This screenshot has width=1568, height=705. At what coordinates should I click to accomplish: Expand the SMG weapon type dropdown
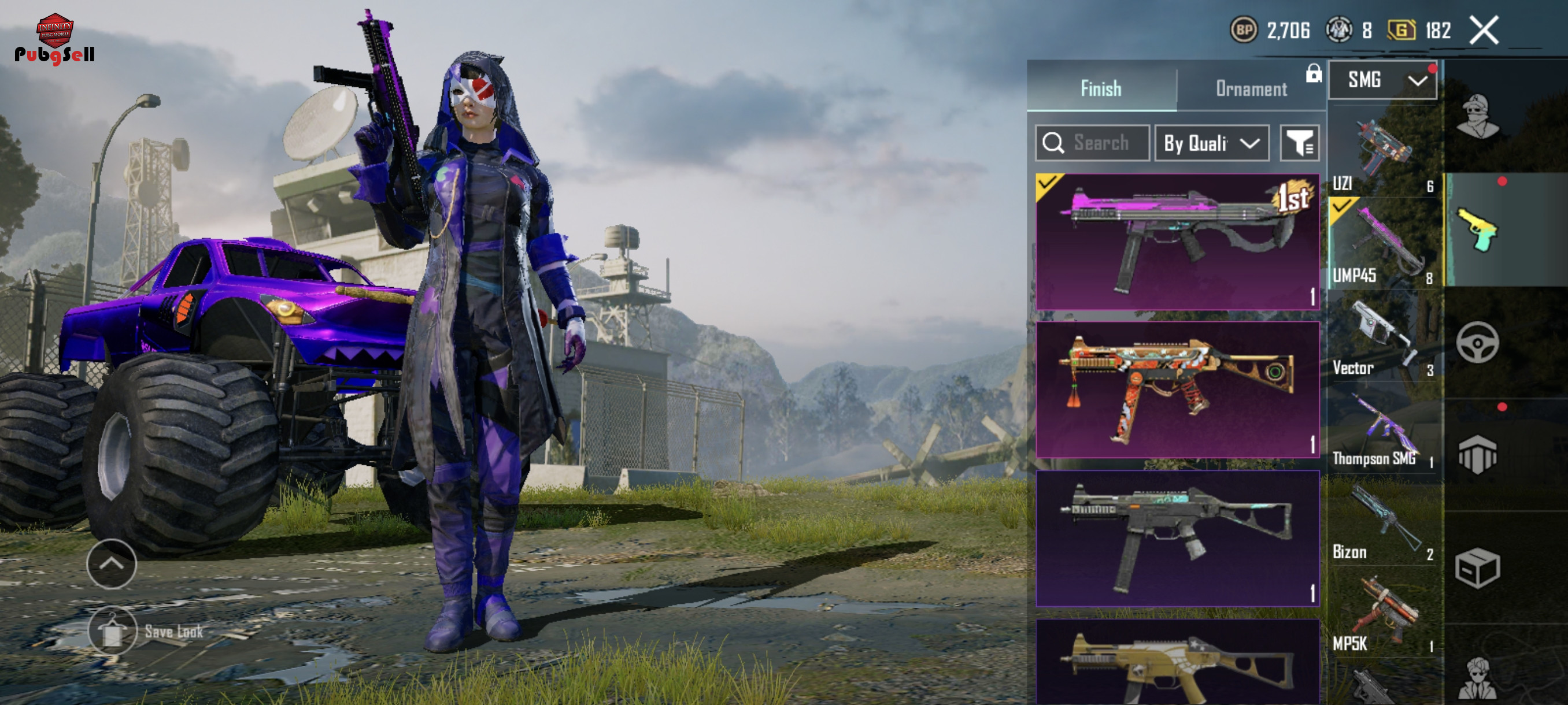point(1382,80)
